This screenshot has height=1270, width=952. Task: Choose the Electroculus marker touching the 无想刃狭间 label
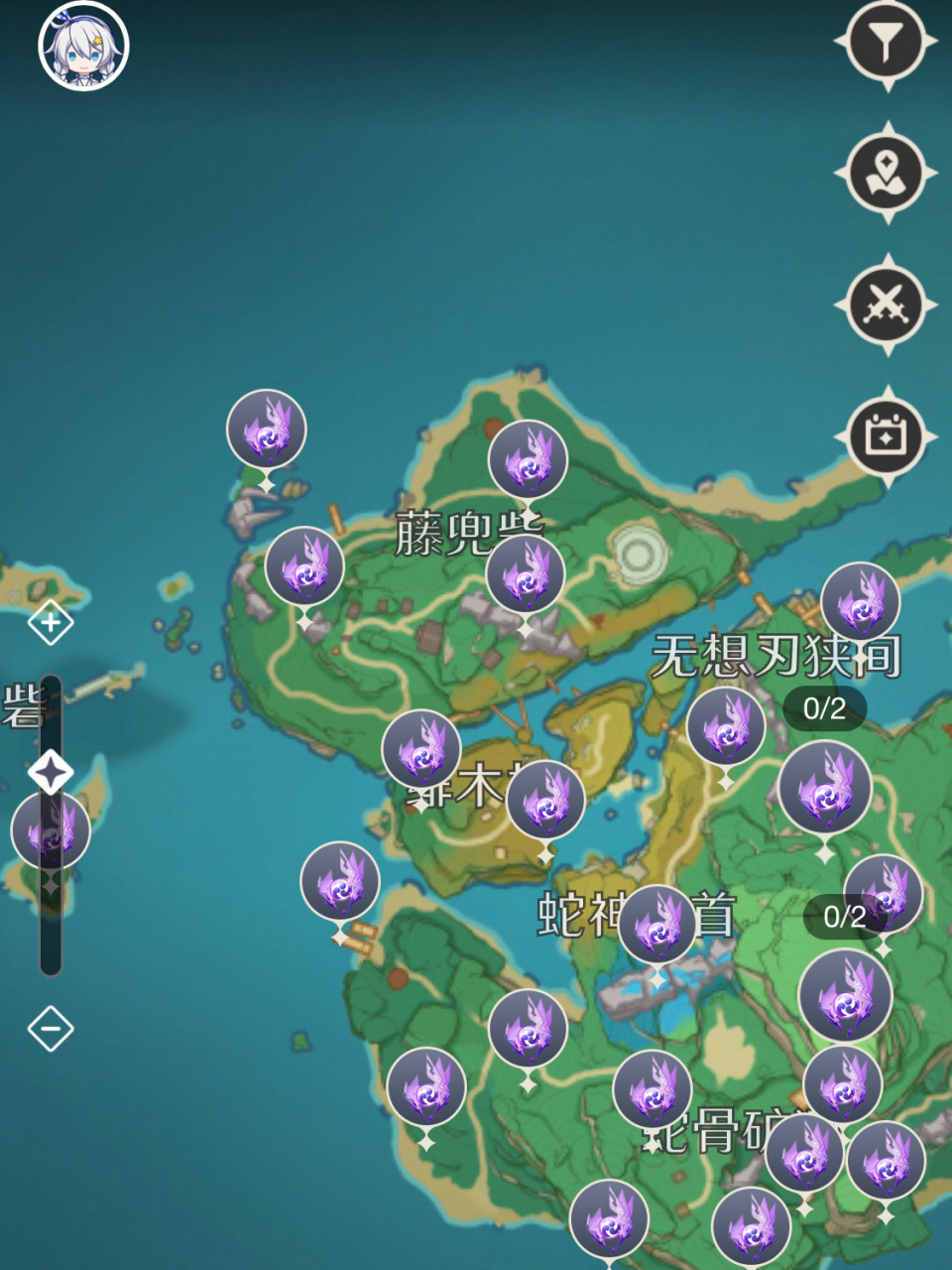[x=860, y=602]
